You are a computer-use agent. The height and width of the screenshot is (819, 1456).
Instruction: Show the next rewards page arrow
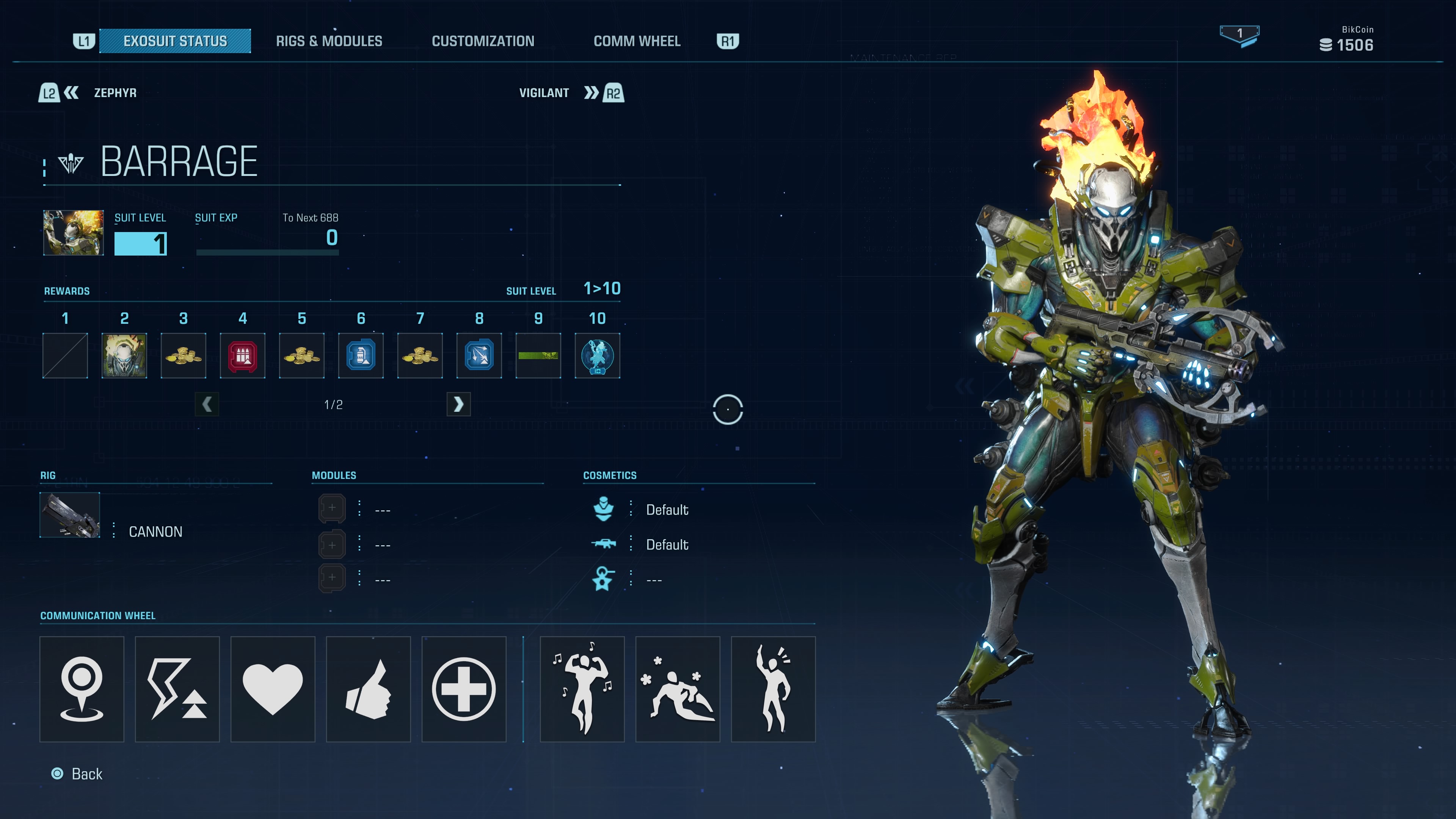pyautogui.click(x=458, y=404)
